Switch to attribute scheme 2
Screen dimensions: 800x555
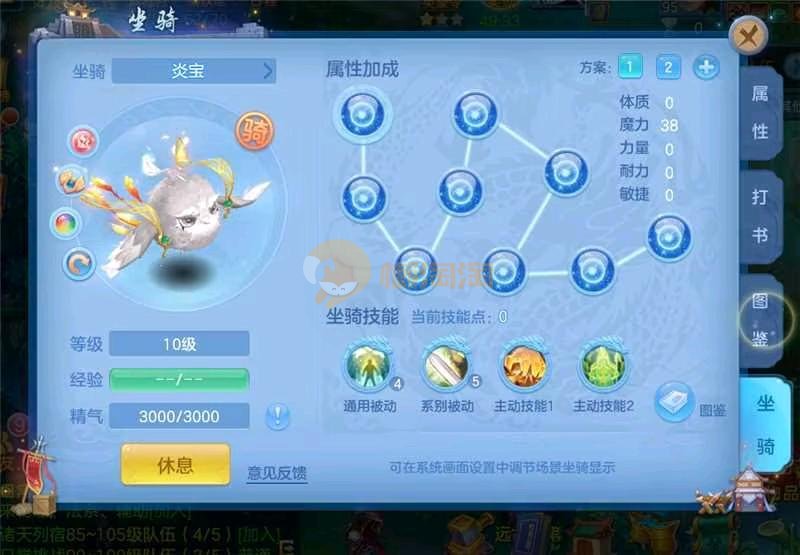(x=668, y=67)
